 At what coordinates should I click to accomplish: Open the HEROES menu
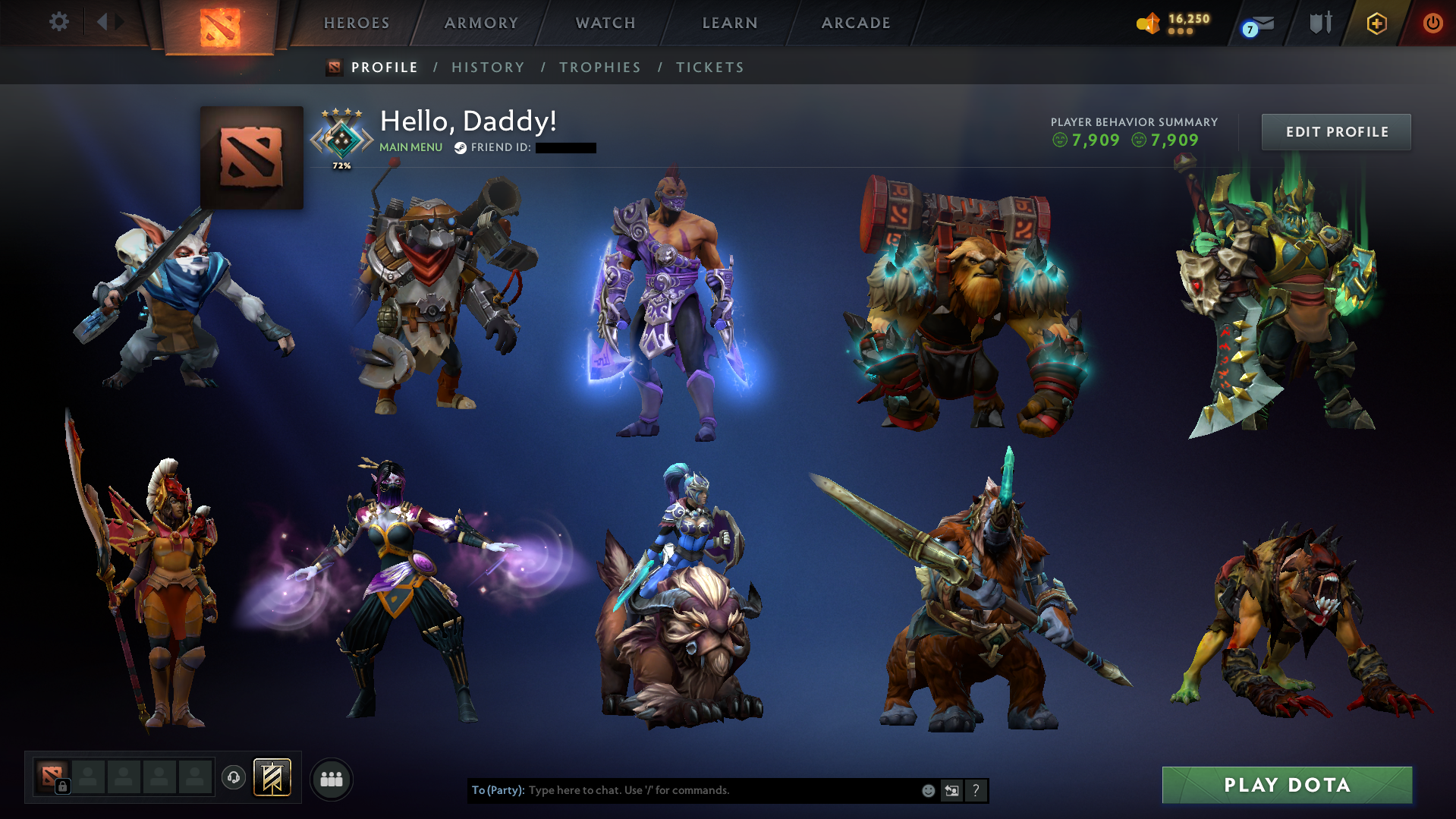click(x=355, y=23)
